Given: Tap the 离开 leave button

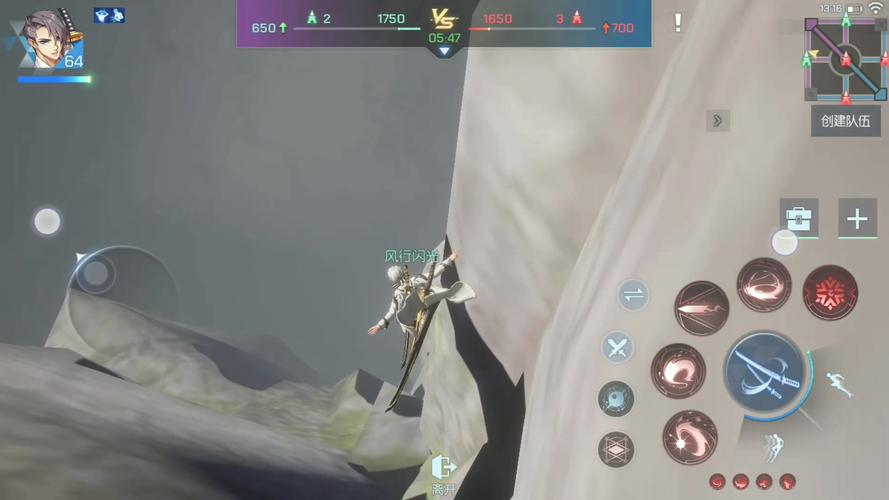Looking at the screenshot, I should (x=443, y=473).
